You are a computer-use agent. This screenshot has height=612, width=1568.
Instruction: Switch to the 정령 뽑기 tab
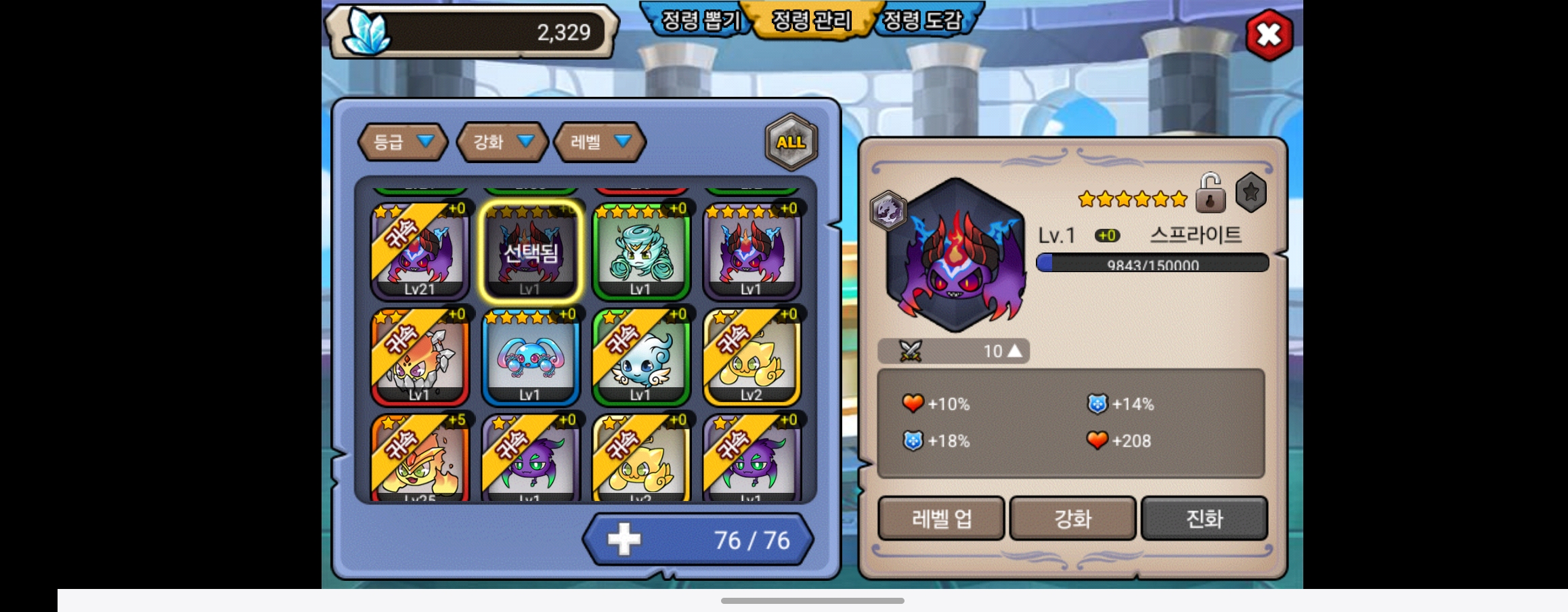click(x=699, y=21)
